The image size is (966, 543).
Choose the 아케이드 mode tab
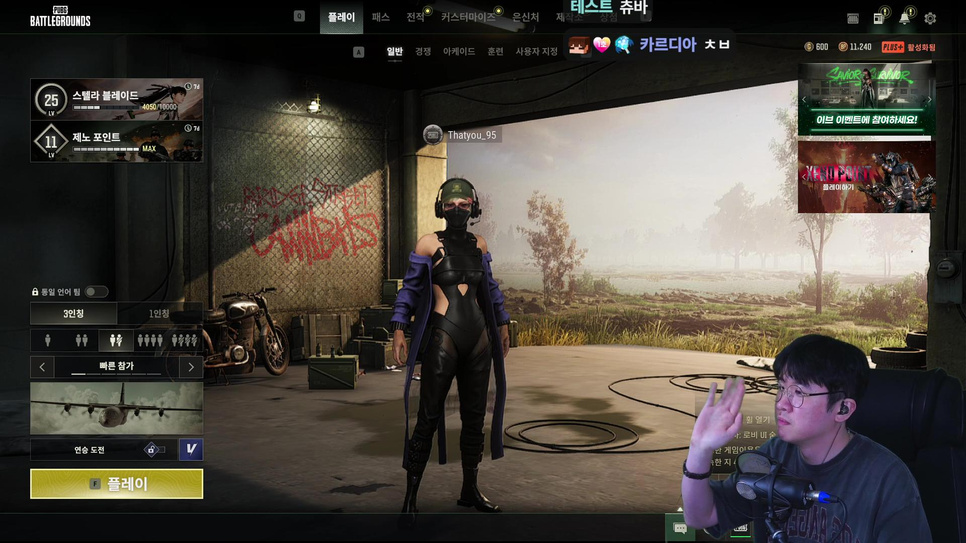tap(459, 51)
